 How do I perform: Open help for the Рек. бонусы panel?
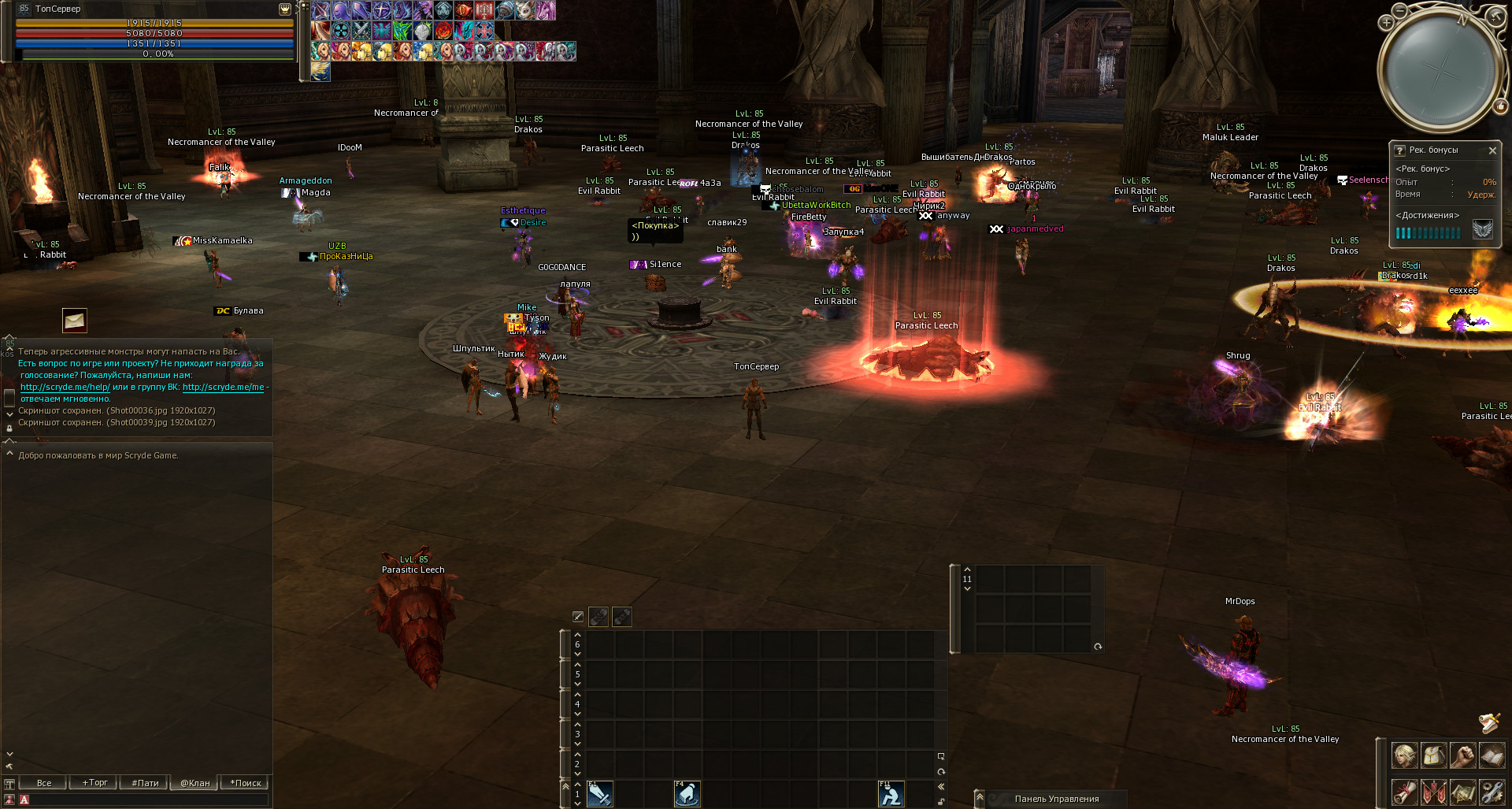click(1400, 150)
